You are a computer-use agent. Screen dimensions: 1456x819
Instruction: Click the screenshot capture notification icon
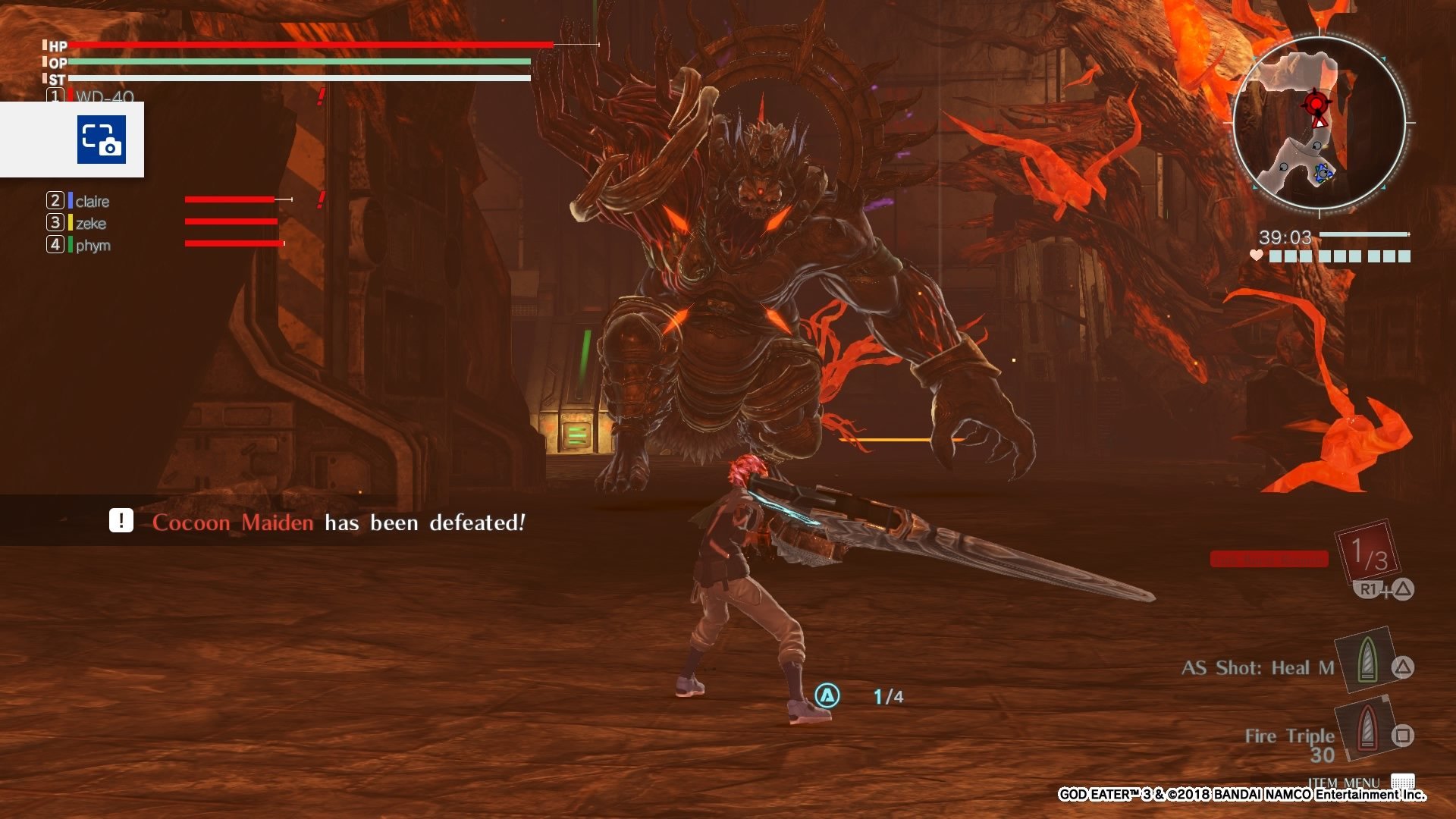pyautogui.click(x=101, y=140)
